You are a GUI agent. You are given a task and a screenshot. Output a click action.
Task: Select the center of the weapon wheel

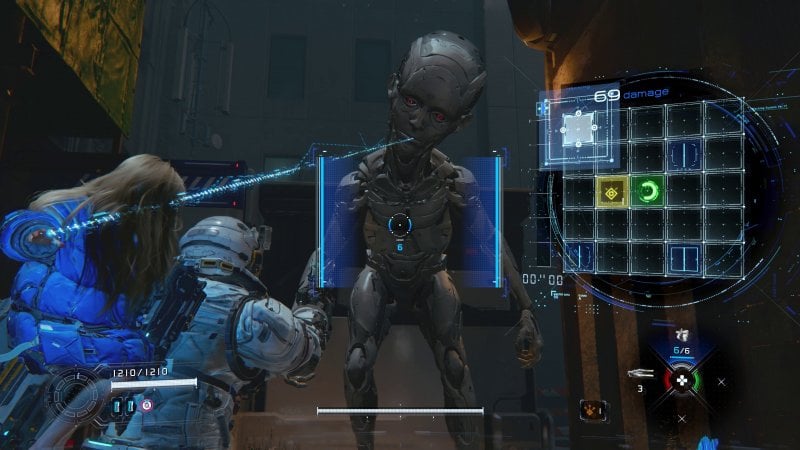tap(682, 381)
